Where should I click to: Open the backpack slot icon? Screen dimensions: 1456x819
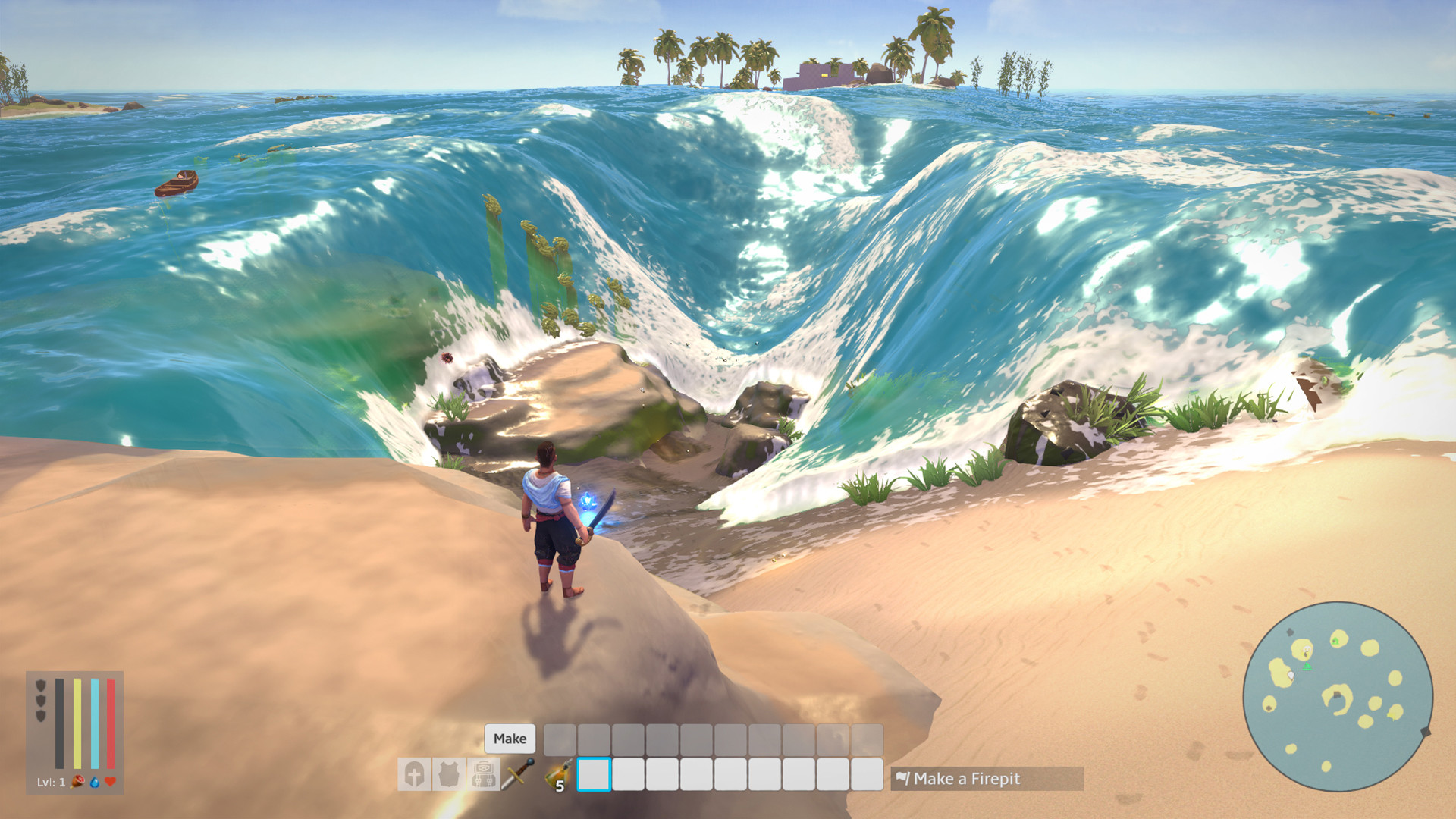pos(483,774)
